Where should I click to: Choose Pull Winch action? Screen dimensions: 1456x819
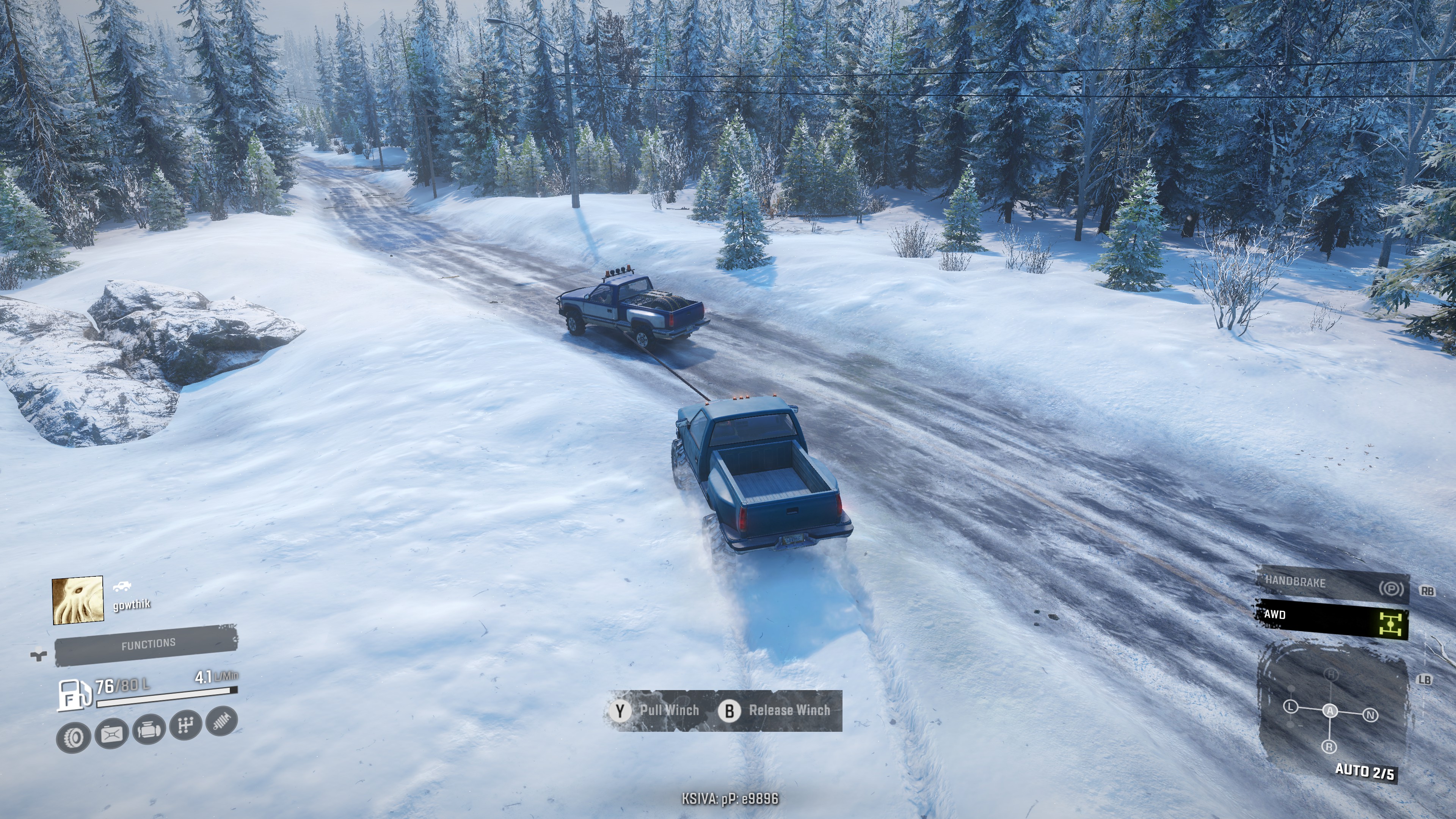[656, 711]
